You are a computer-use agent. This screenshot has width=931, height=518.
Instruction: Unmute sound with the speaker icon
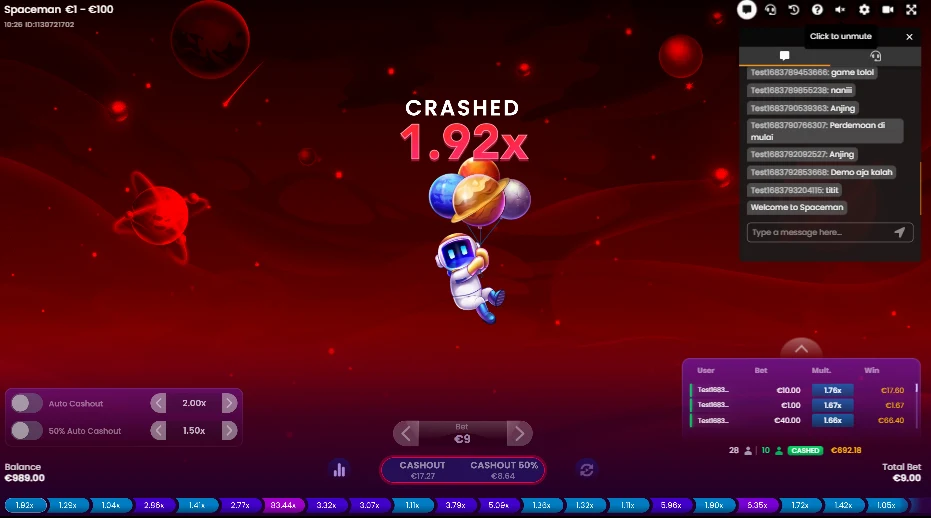[x=840, y=10]
